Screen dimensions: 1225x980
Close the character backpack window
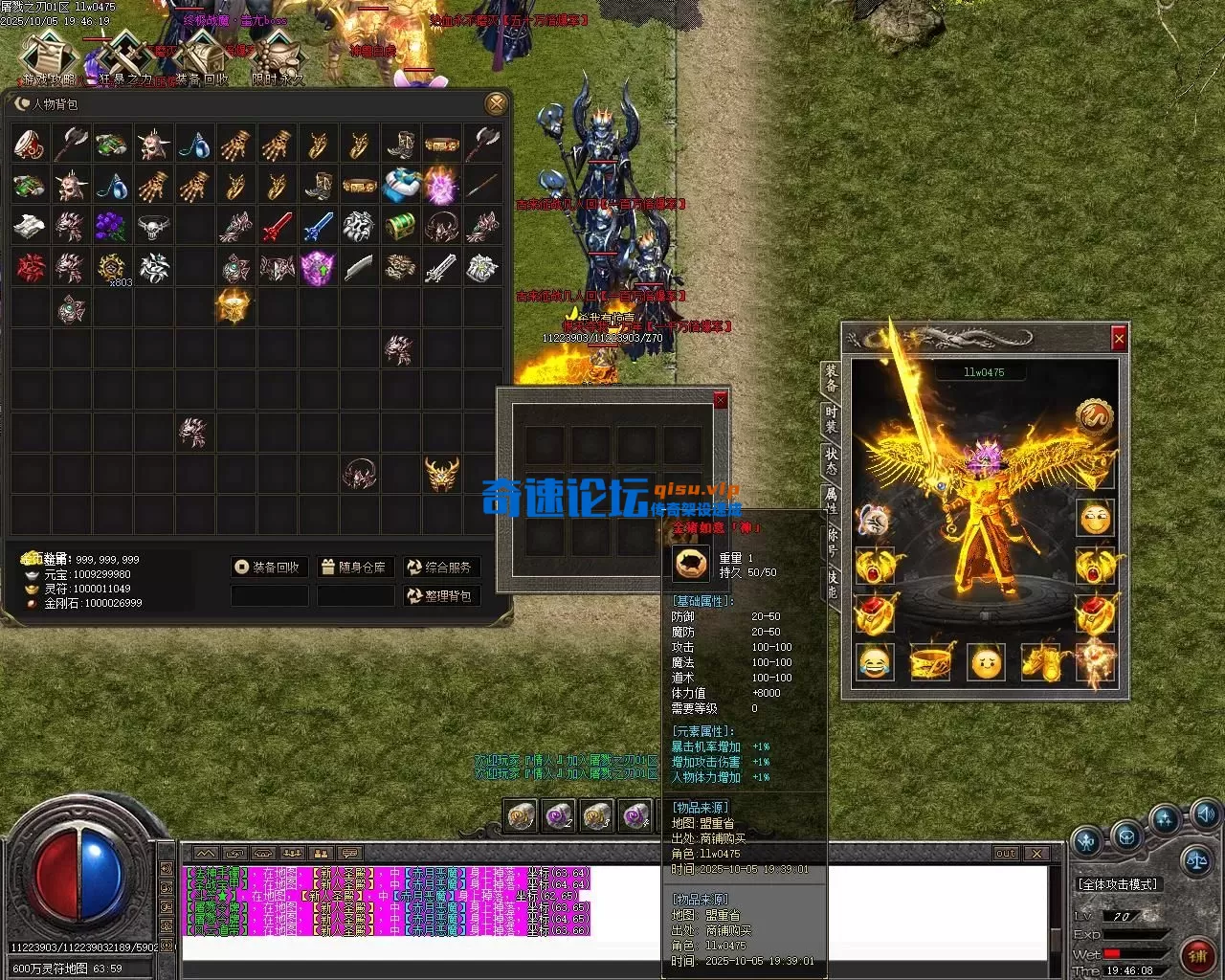[496, 103]
